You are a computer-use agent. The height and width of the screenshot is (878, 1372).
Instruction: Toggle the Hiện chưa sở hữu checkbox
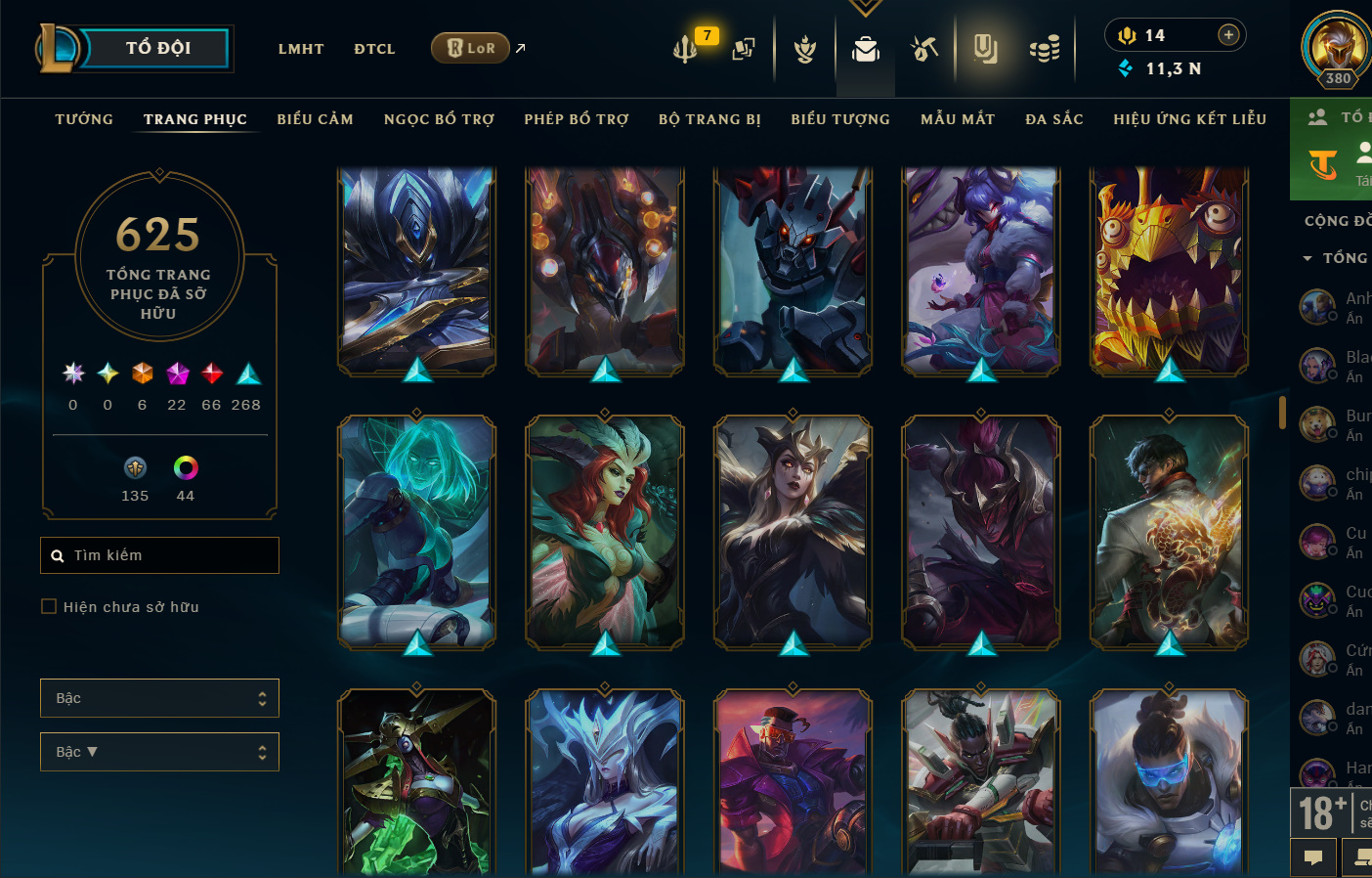pyautogui.click(x=49, y=607)
